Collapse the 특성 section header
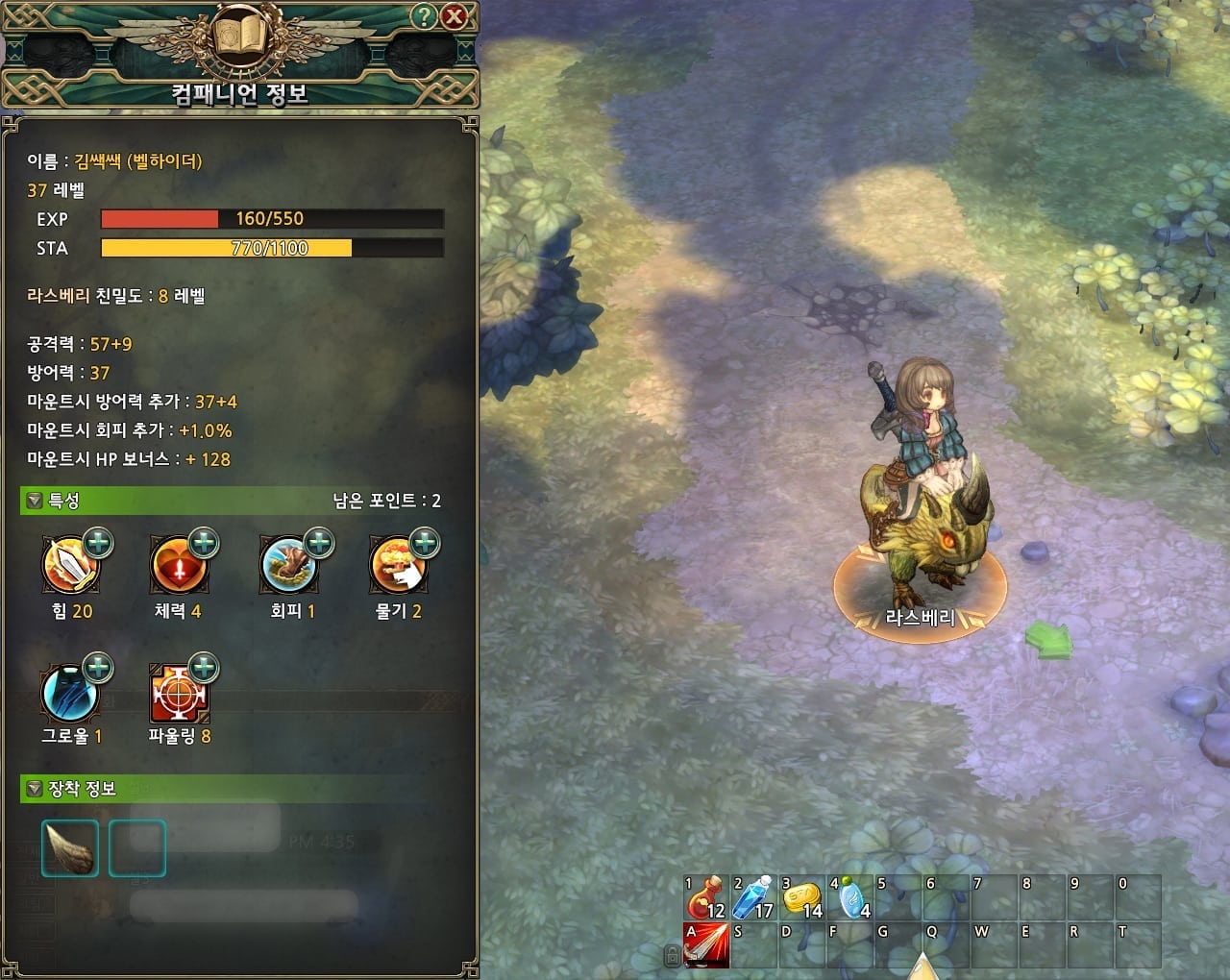The image size is (1230, 980). pos(35,501)
